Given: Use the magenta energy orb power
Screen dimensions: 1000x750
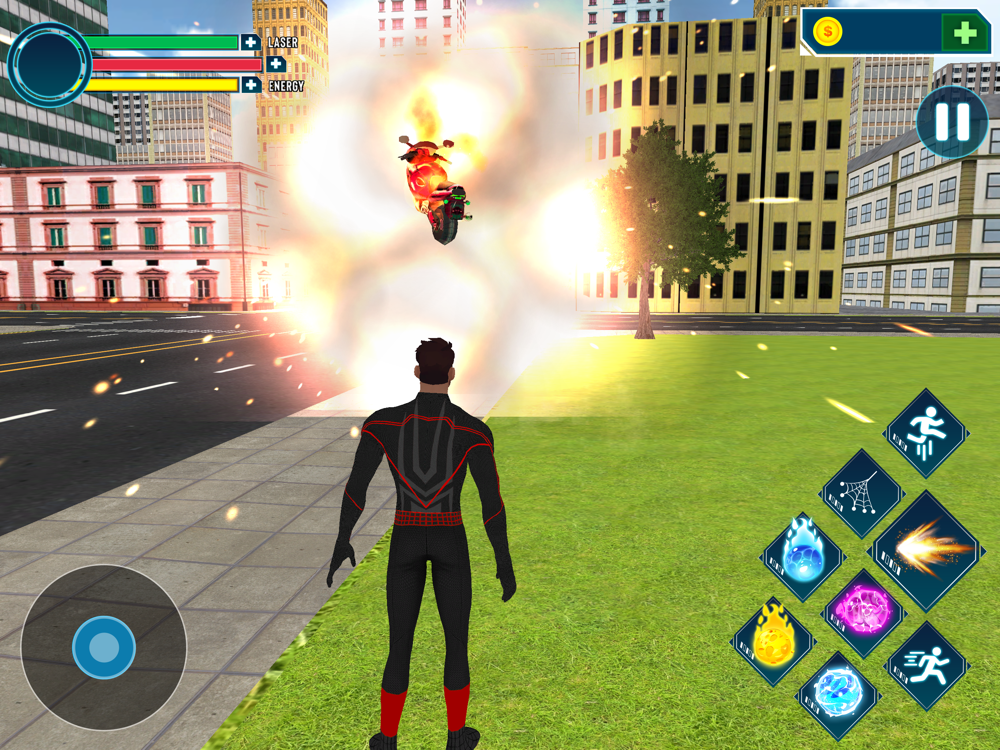Looking at the screenshot, I should pyautogui.click(x=863, y=612).
